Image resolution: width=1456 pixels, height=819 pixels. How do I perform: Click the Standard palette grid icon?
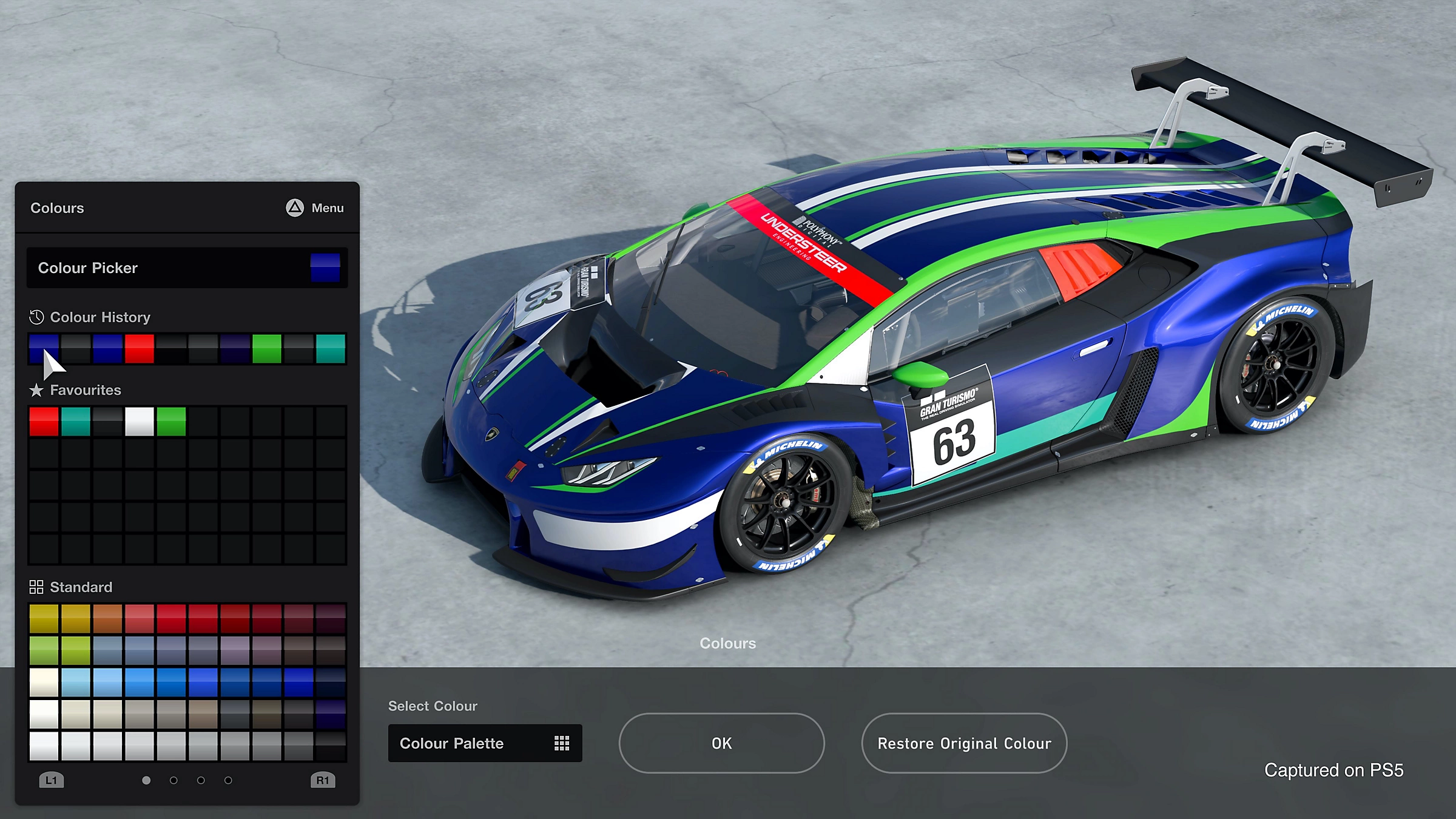[36, 587]
